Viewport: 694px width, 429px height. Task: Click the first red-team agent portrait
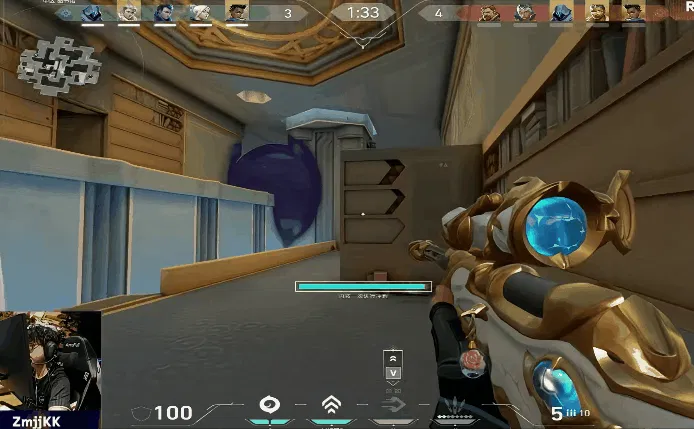click(488, 12)
